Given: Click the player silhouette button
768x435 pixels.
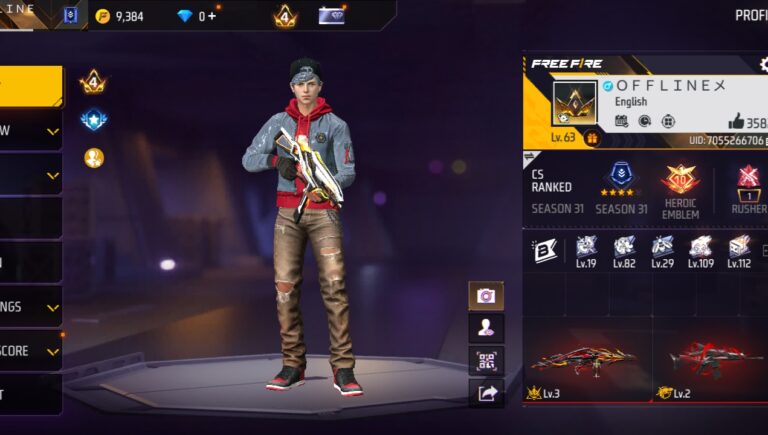Looking at the screenshot, I should 486,328.
